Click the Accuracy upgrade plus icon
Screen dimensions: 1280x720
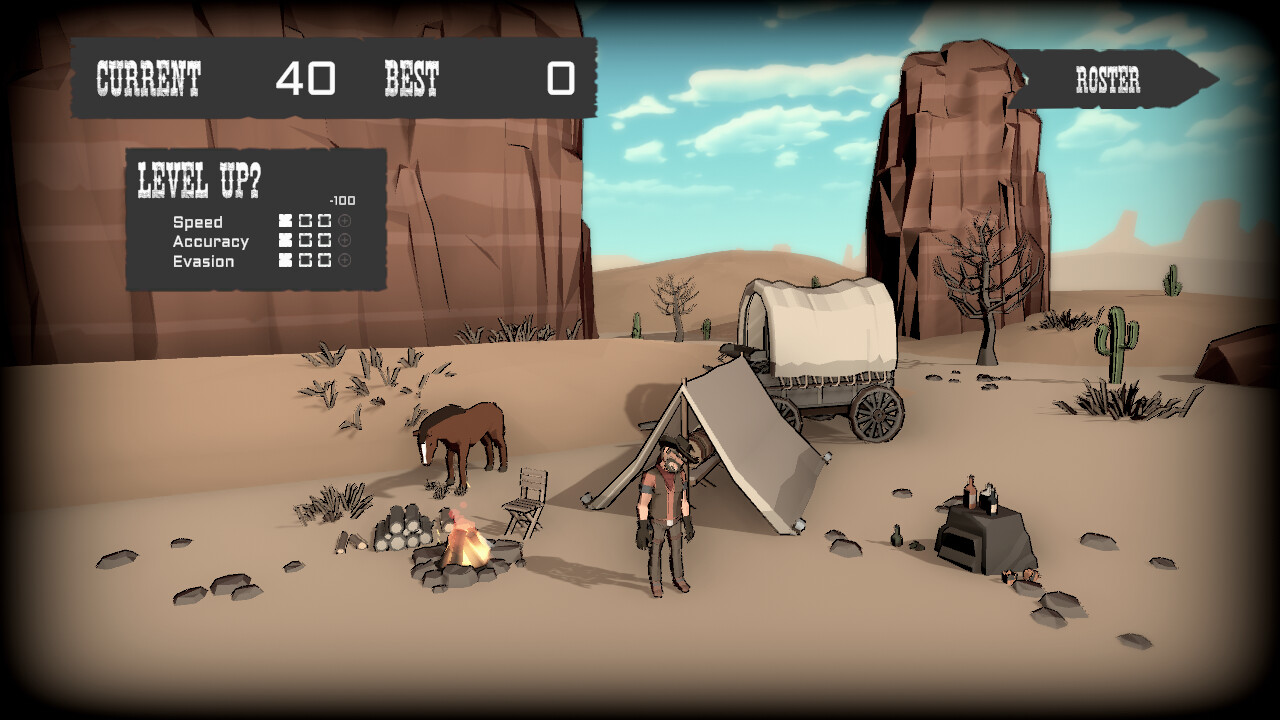point(344,239)
